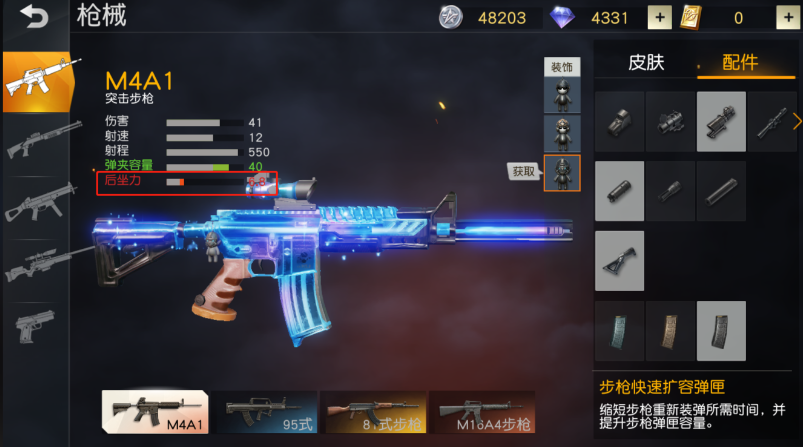Choose the shotgun weapon category
The height and width of the screenshot is (447, 803).
click(x=35, y=141)
